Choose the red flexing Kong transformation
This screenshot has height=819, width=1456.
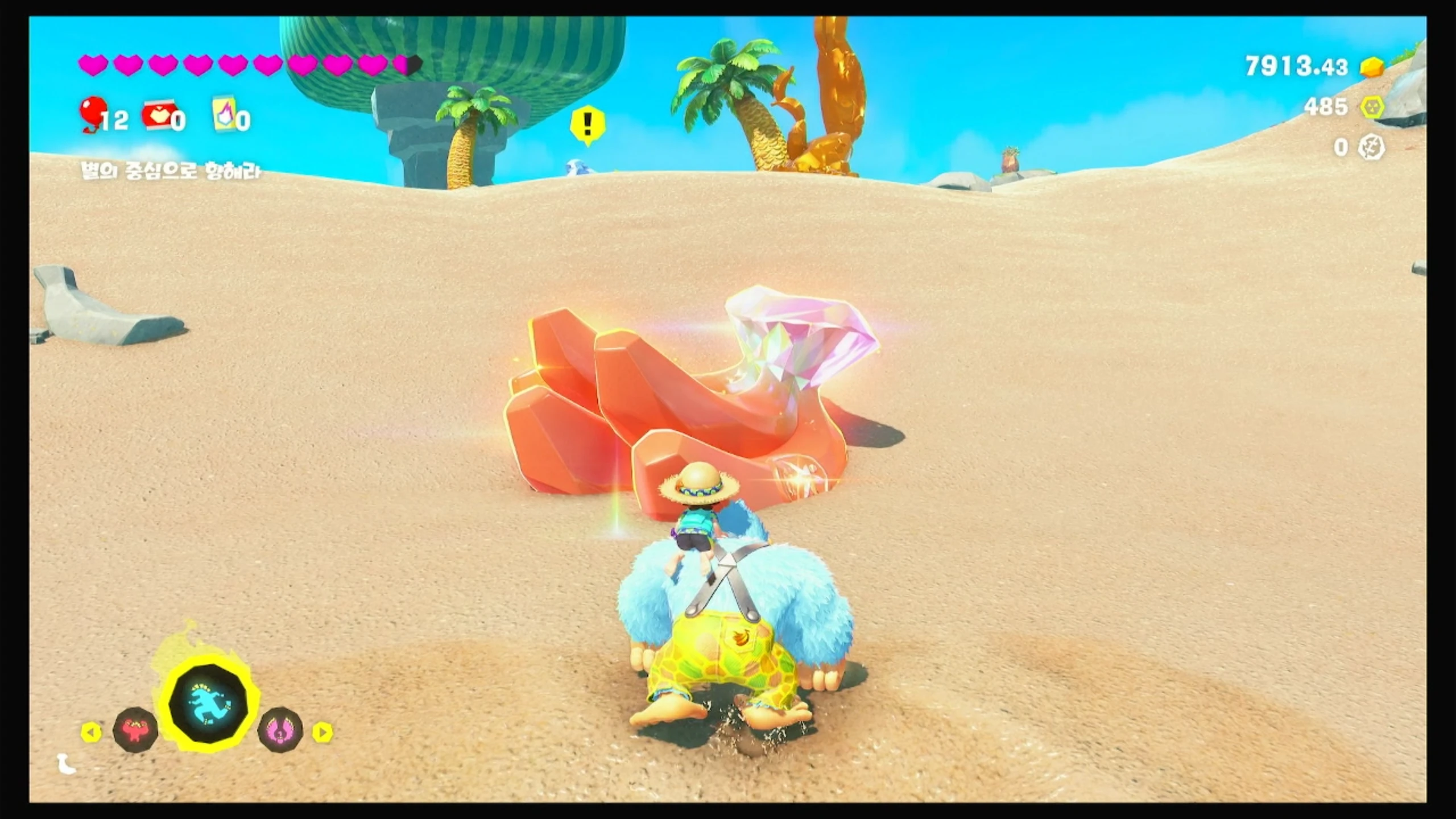coord(135,730)
